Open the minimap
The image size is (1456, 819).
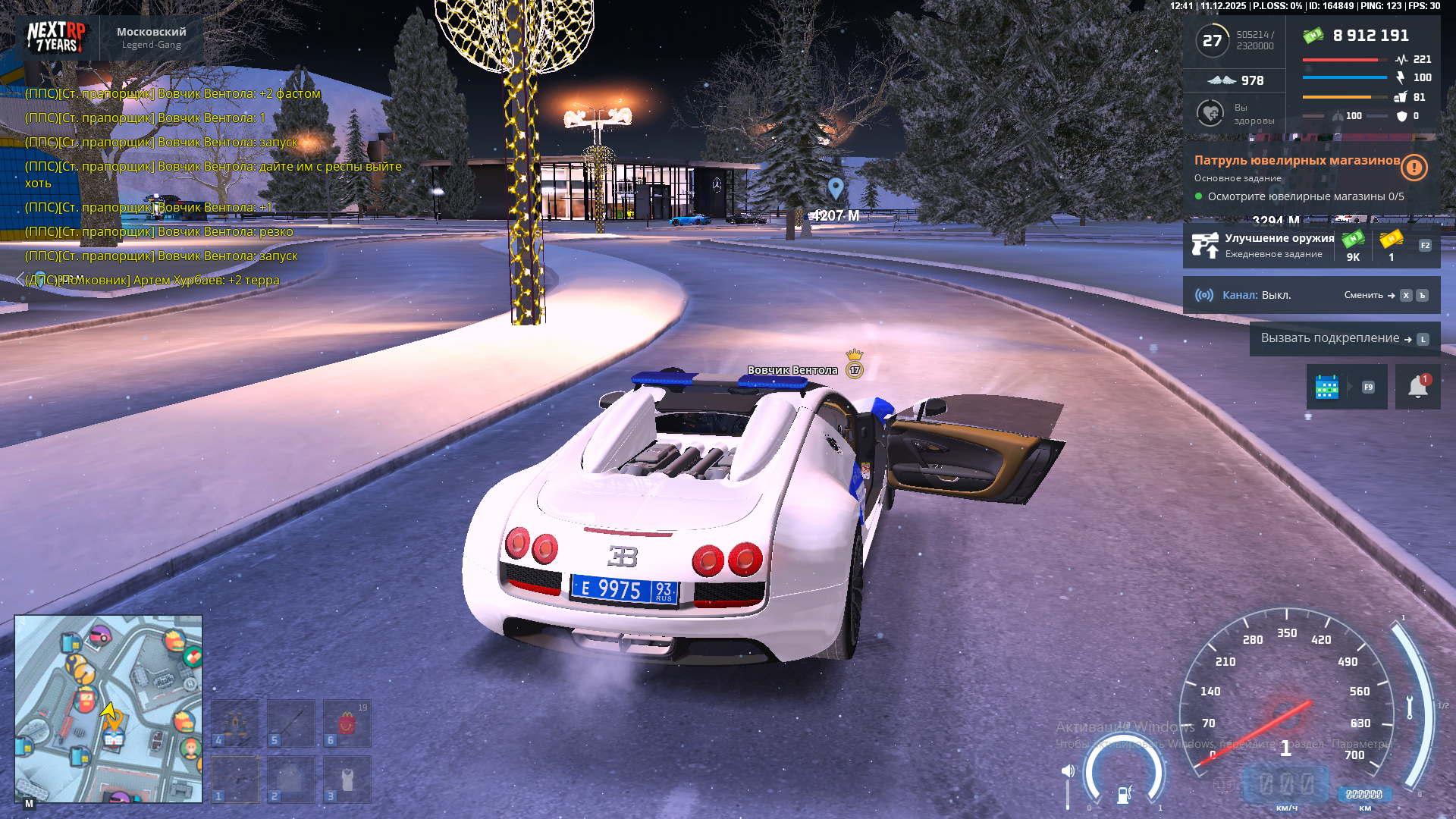(108, 708)
